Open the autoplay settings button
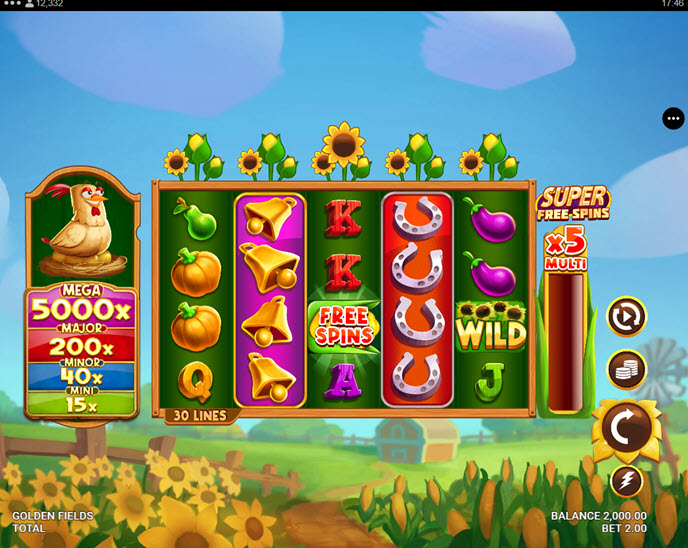The height and width of the screenshot is (548, 688). pyautogui.click(x=627, y=317)
